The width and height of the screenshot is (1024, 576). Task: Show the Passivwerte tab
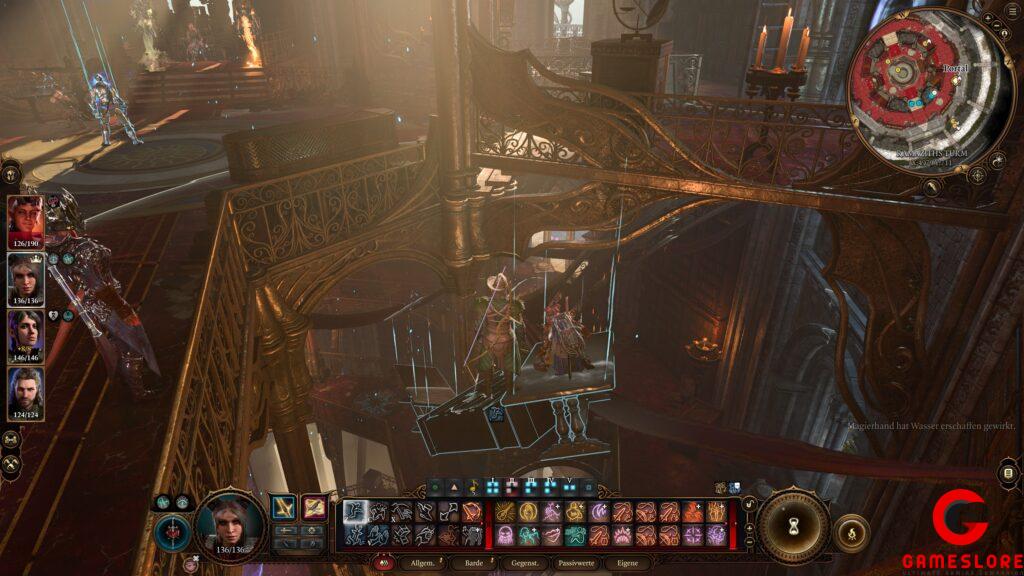[x=578, y=564]
